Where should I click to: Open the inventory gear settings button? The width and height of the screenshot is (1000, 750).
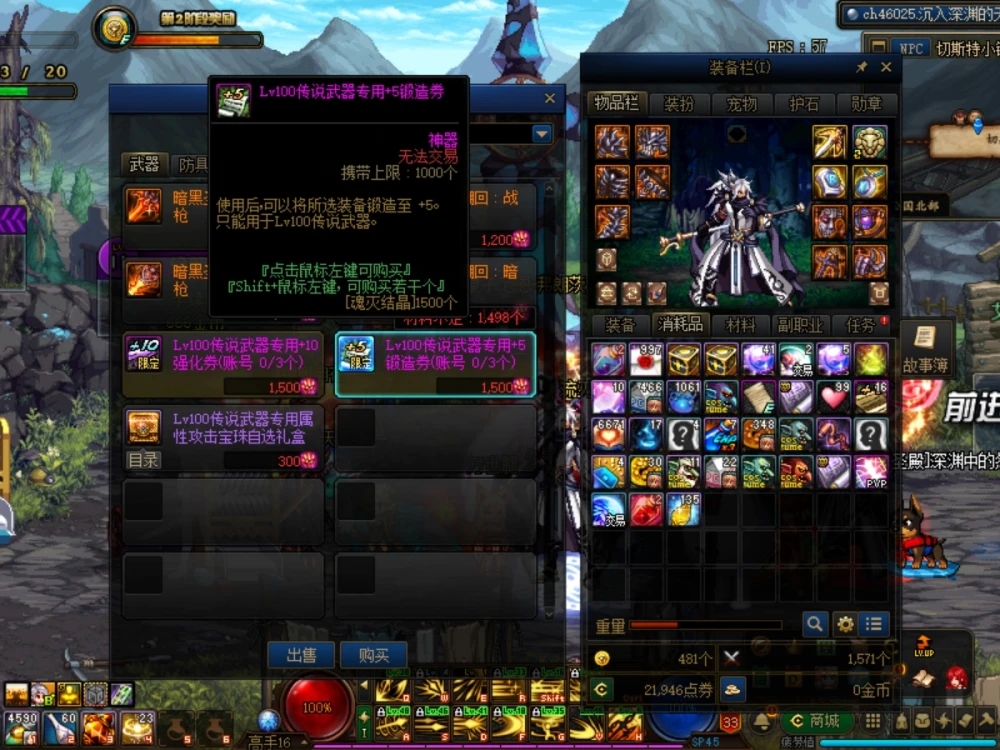click(845, 625)
